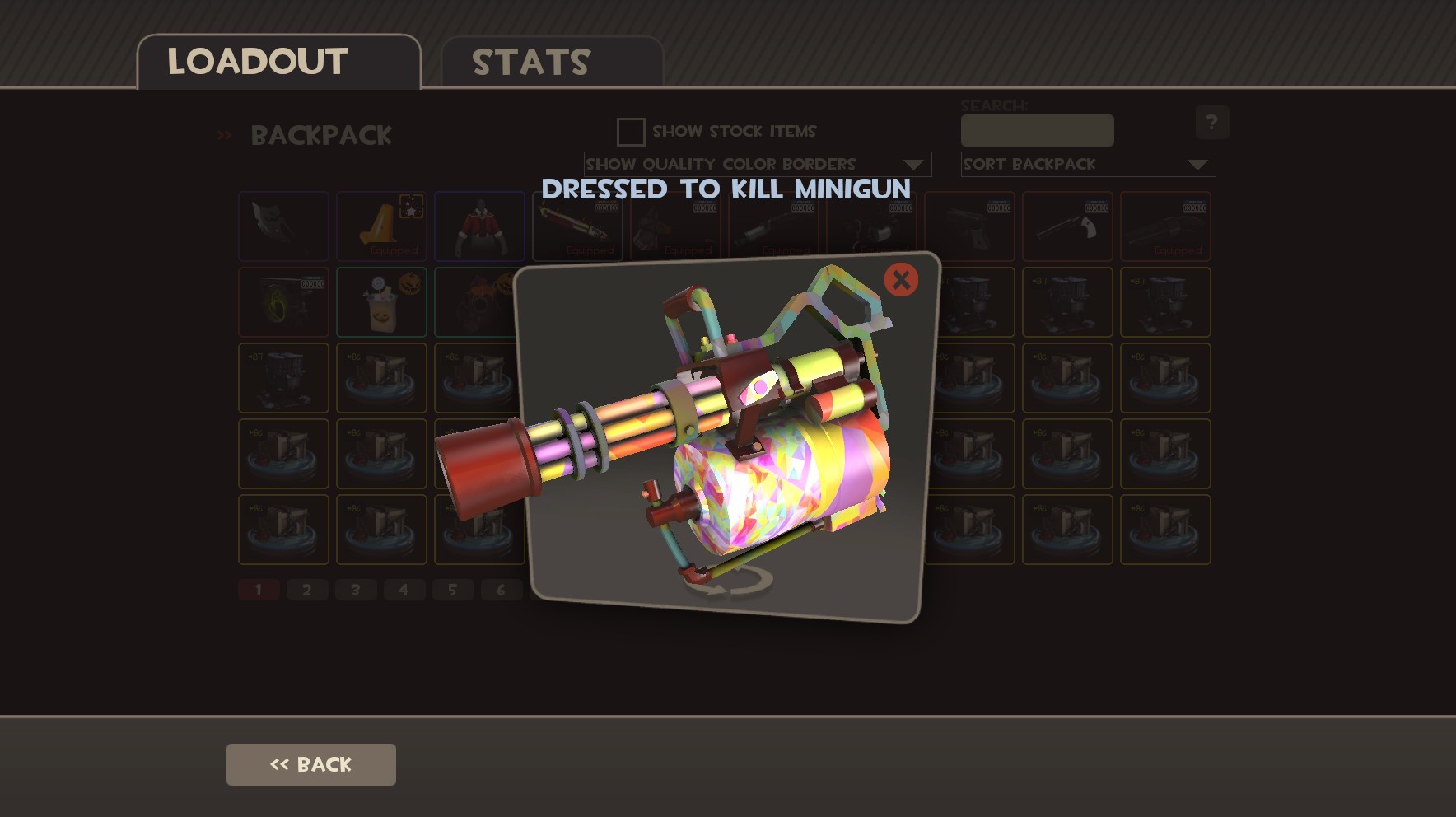Click the Back button at the bottom
Screen dimensions: 1456x817
click(310, 763)
